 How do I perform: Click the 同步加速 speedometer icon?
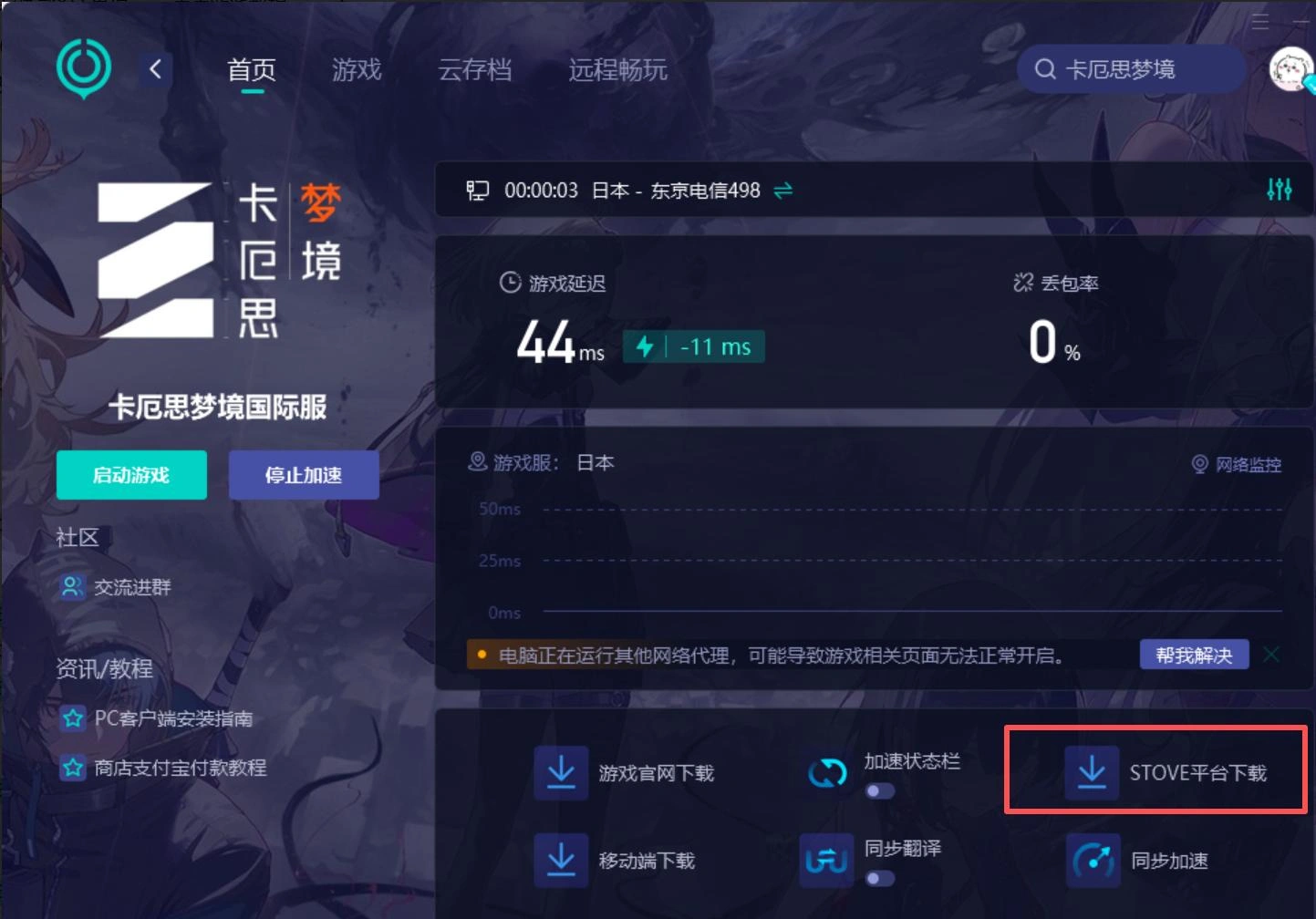(x=1092, y=859)
